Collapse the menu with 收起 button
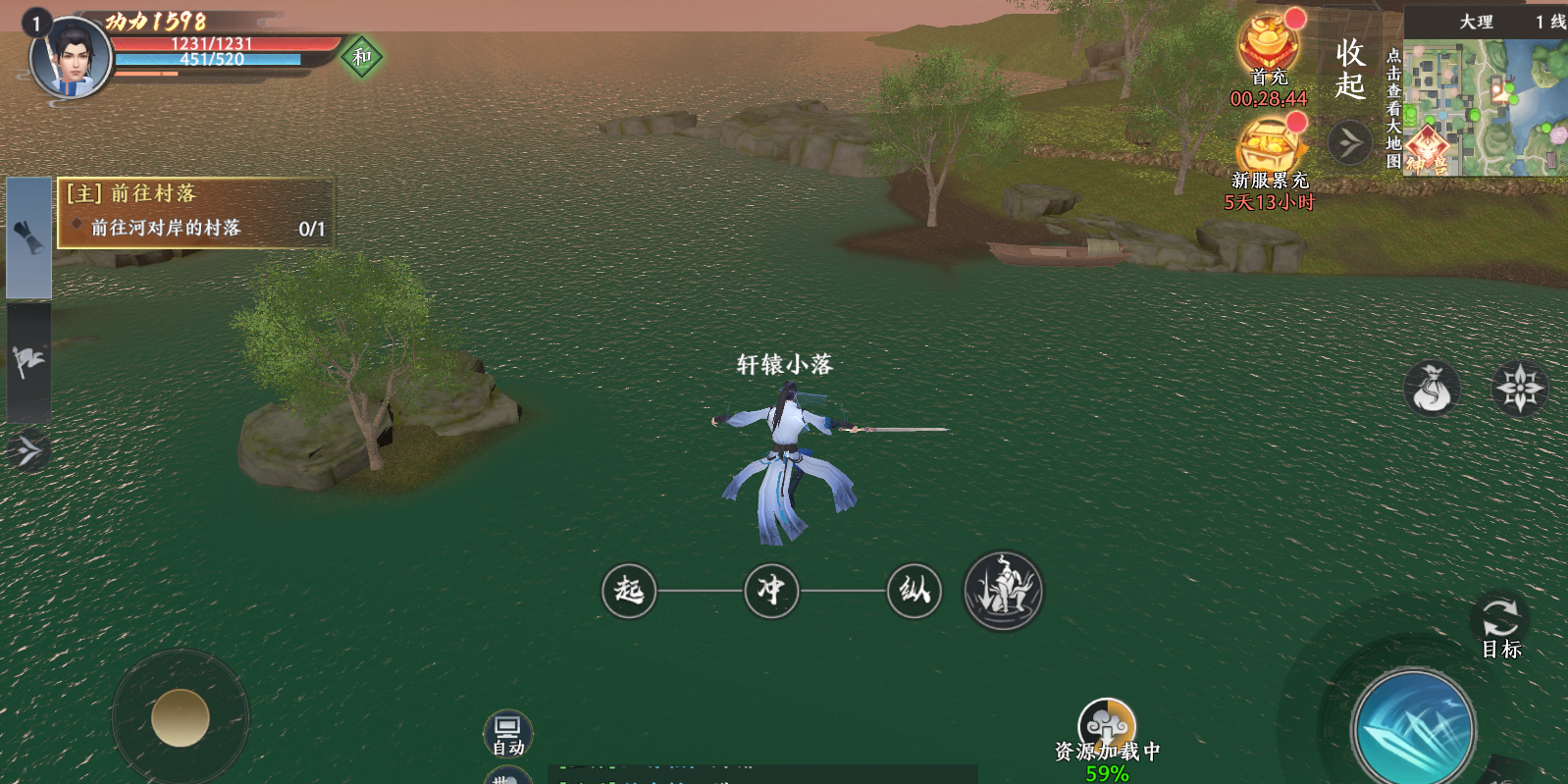 [x=1350, y=69]
